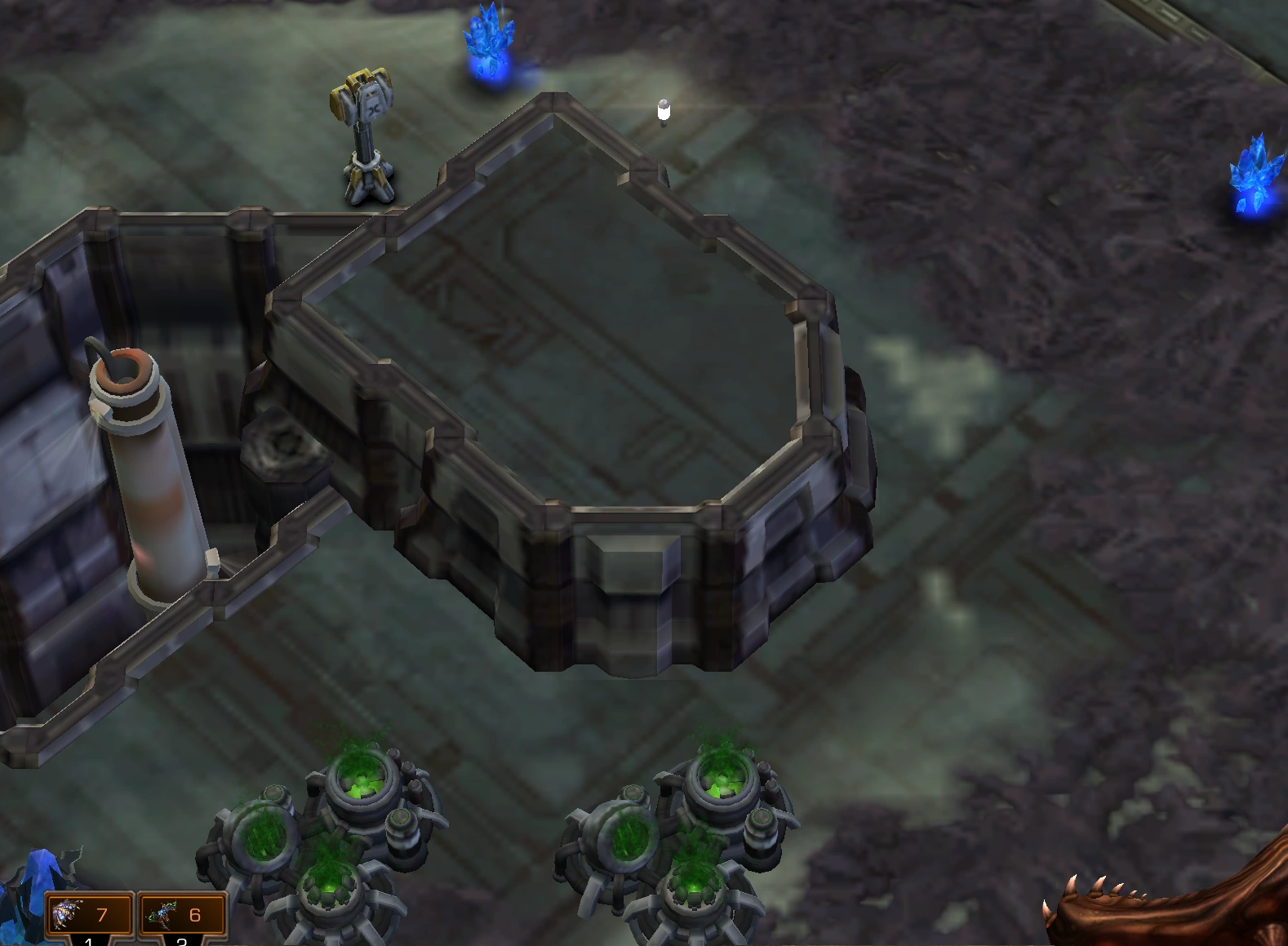Click the unit counter showing 7

click(100, 916)
